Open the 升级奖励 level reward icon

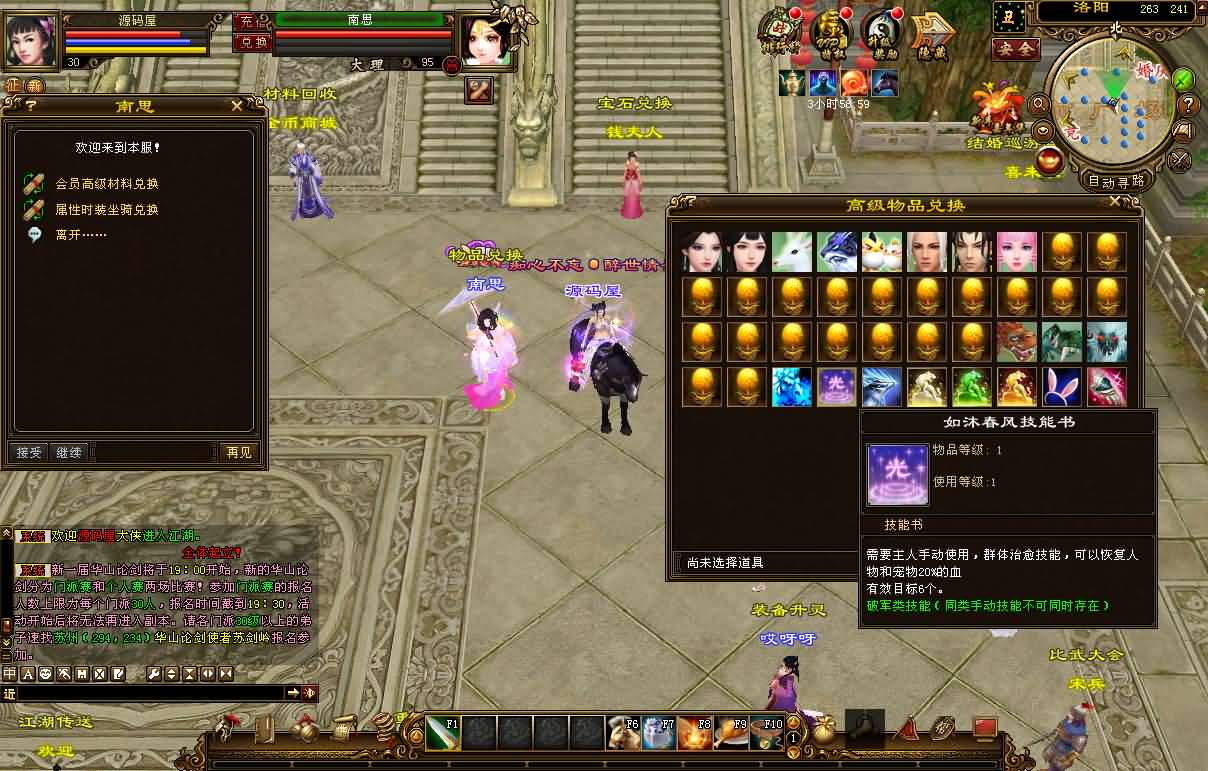click(x=881, y=37)
